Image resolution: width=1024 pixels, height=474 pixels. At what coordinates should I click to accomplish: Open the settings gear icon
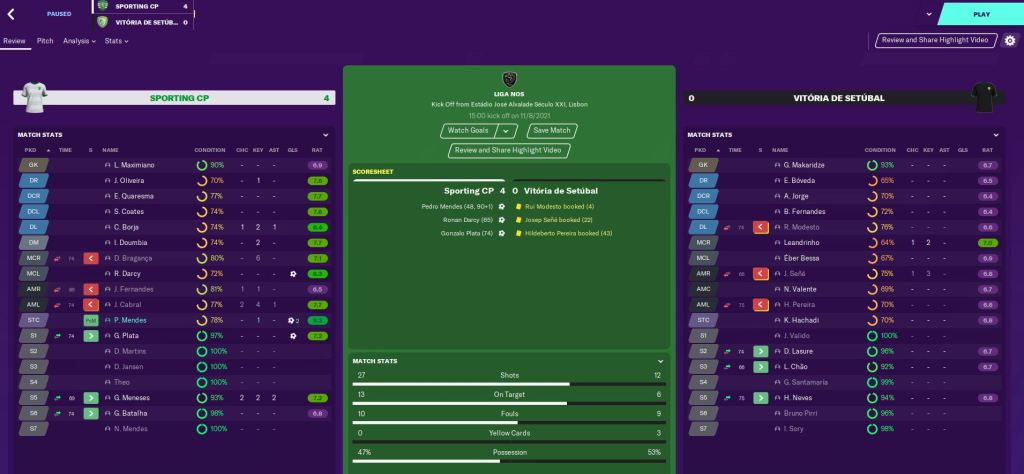pos(1009,41)
